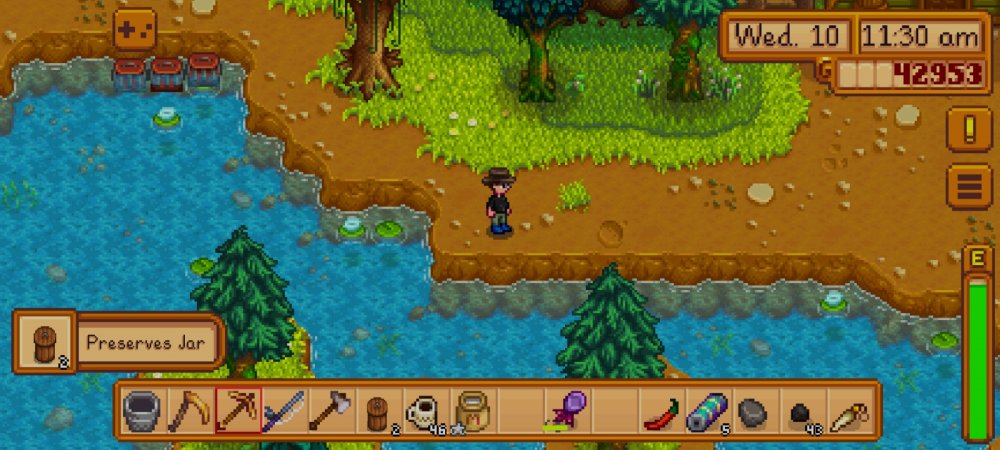The image size is (1000, 450).
Task: Equip the axe from the hotbar
Action: point(330,410)
